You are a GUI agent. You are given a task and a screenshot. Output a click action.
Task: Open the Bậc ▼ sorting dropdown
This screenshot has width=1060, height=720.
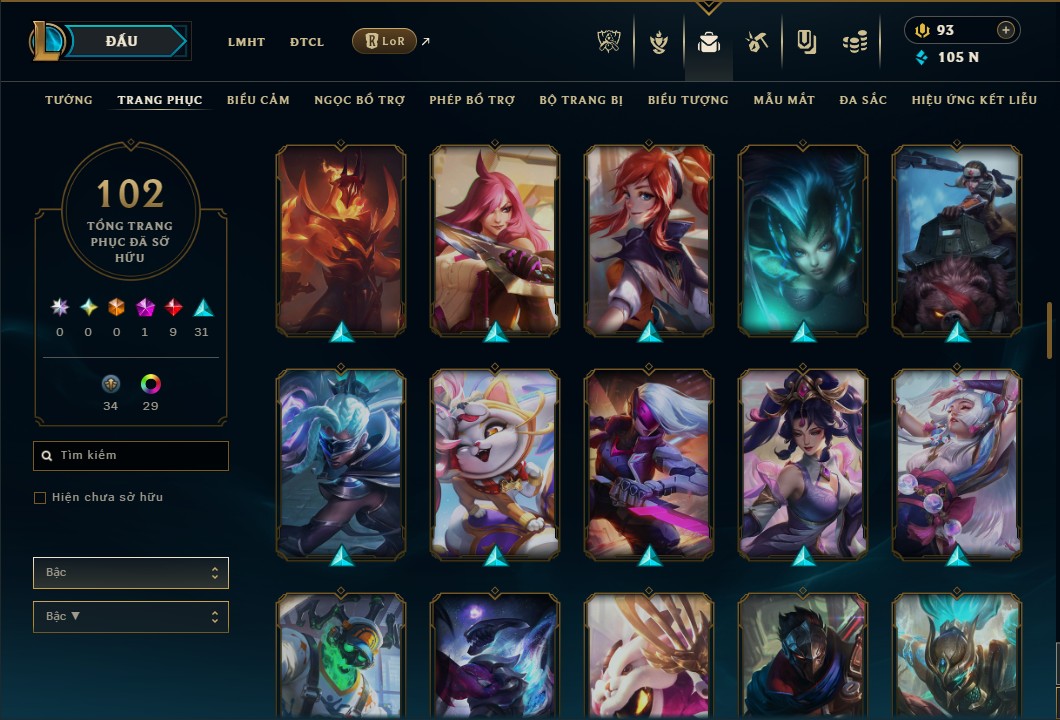(x=131, y=617)
